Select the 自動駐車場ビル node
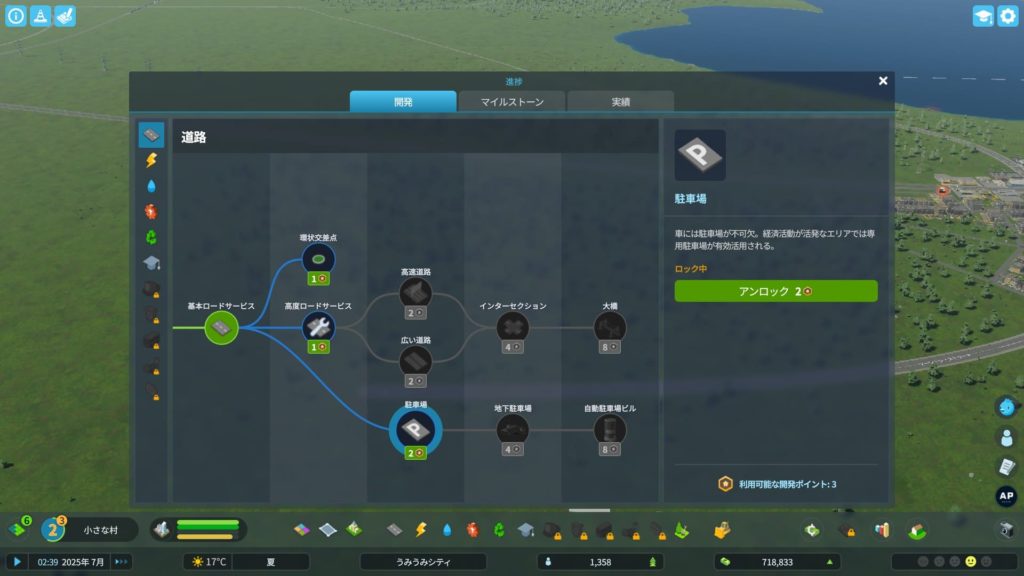1024x576 pixels. click(x=610, y=429)
